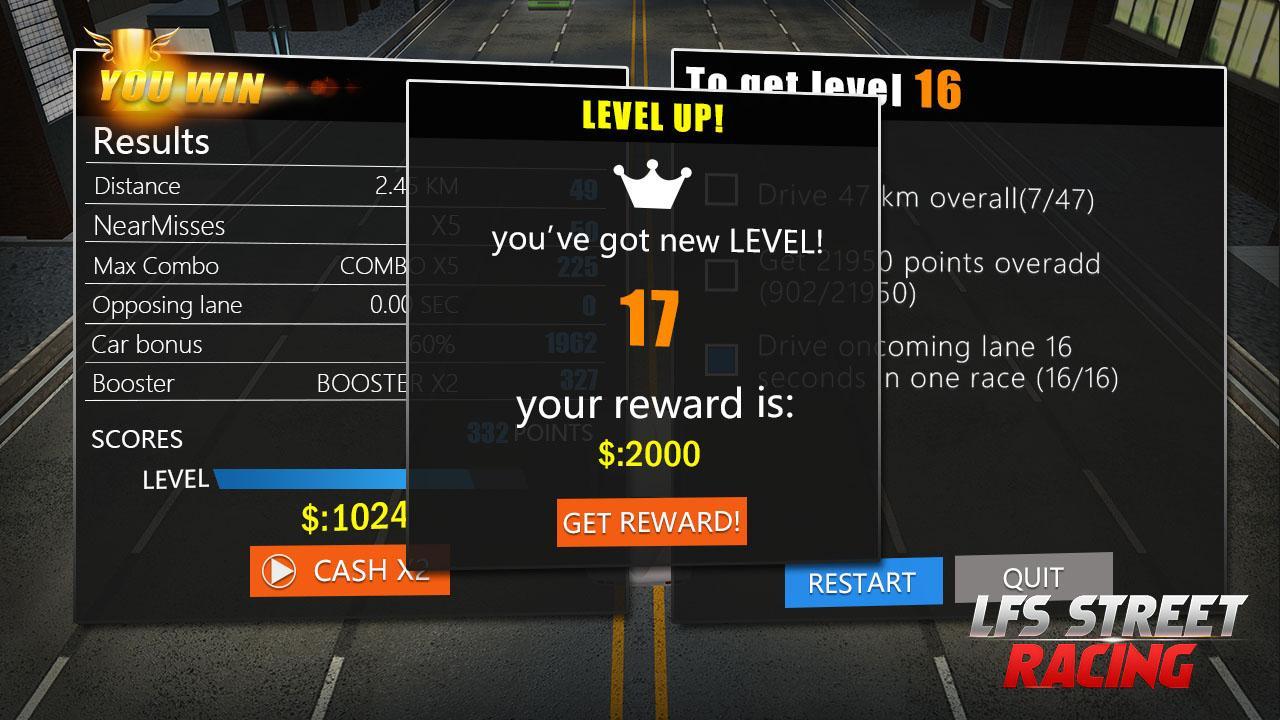Select QUIT to exit the race
The image size is (1280, 720).
pyautogui.click(x=1034, y=578)
